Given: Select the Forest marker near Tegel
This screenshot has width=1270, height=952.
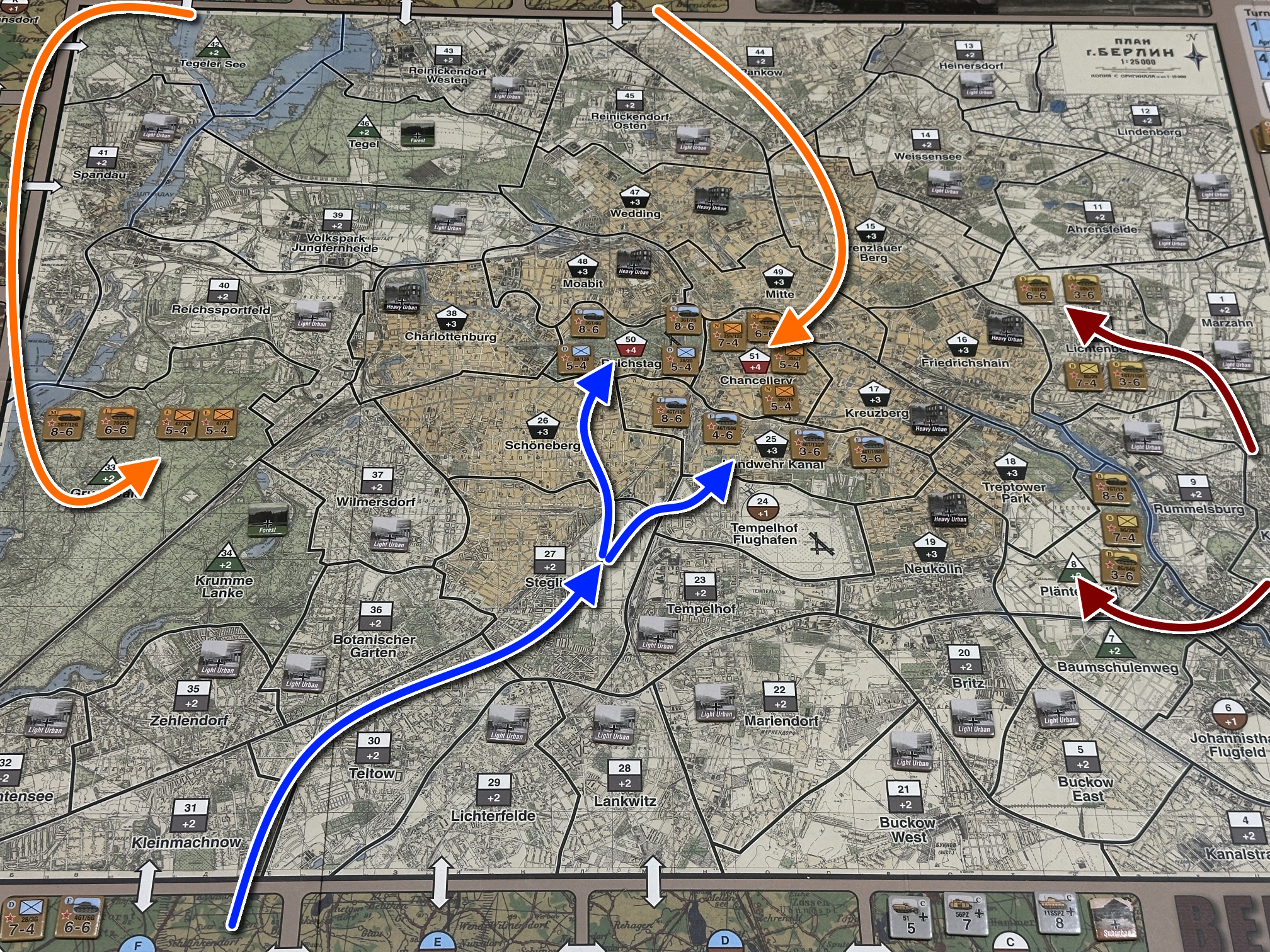Looking at the screenshot, I should tap(417, 133).
